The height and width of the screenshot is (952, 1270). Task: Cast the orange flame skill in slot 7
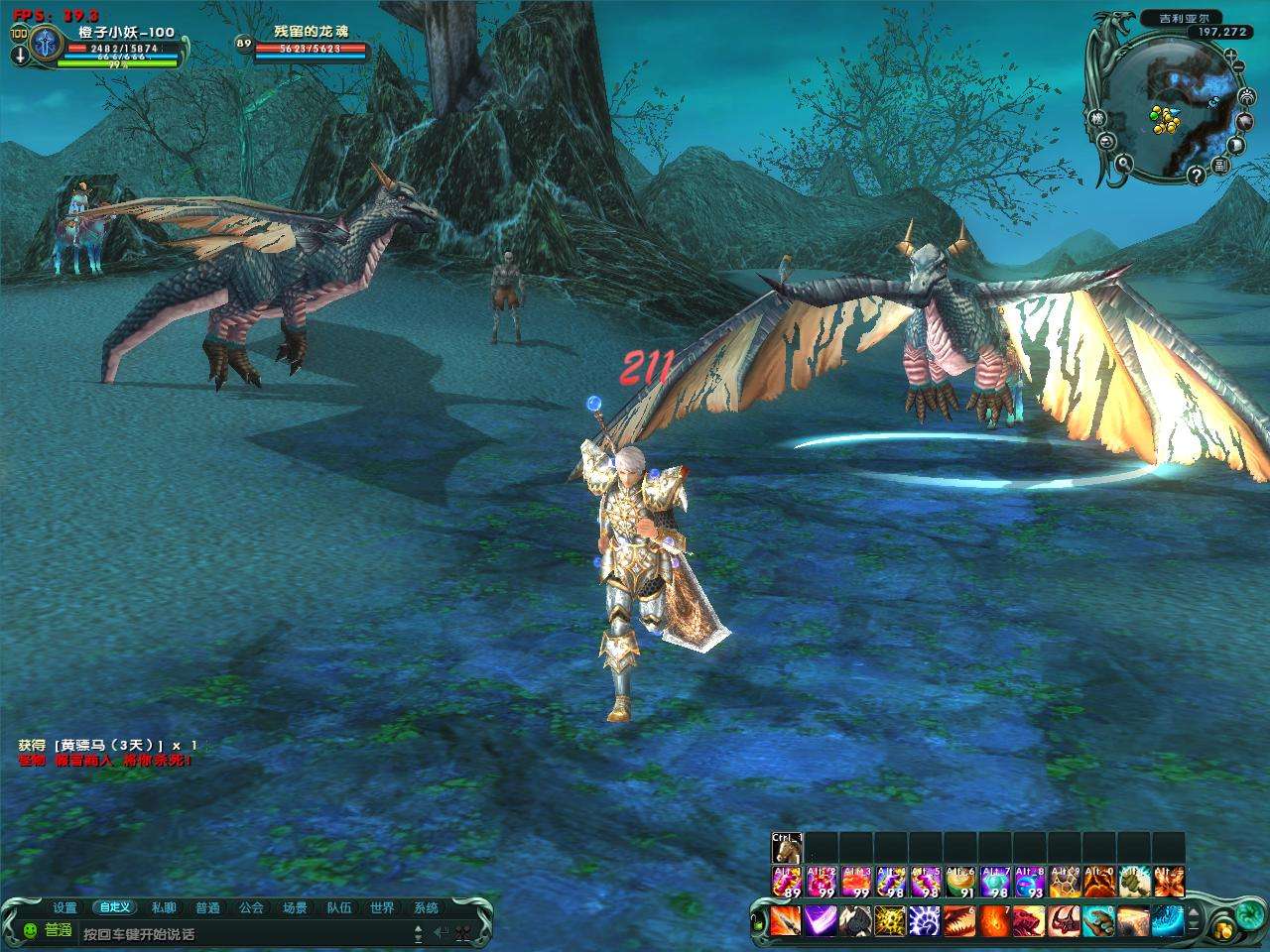click(995, 921)
